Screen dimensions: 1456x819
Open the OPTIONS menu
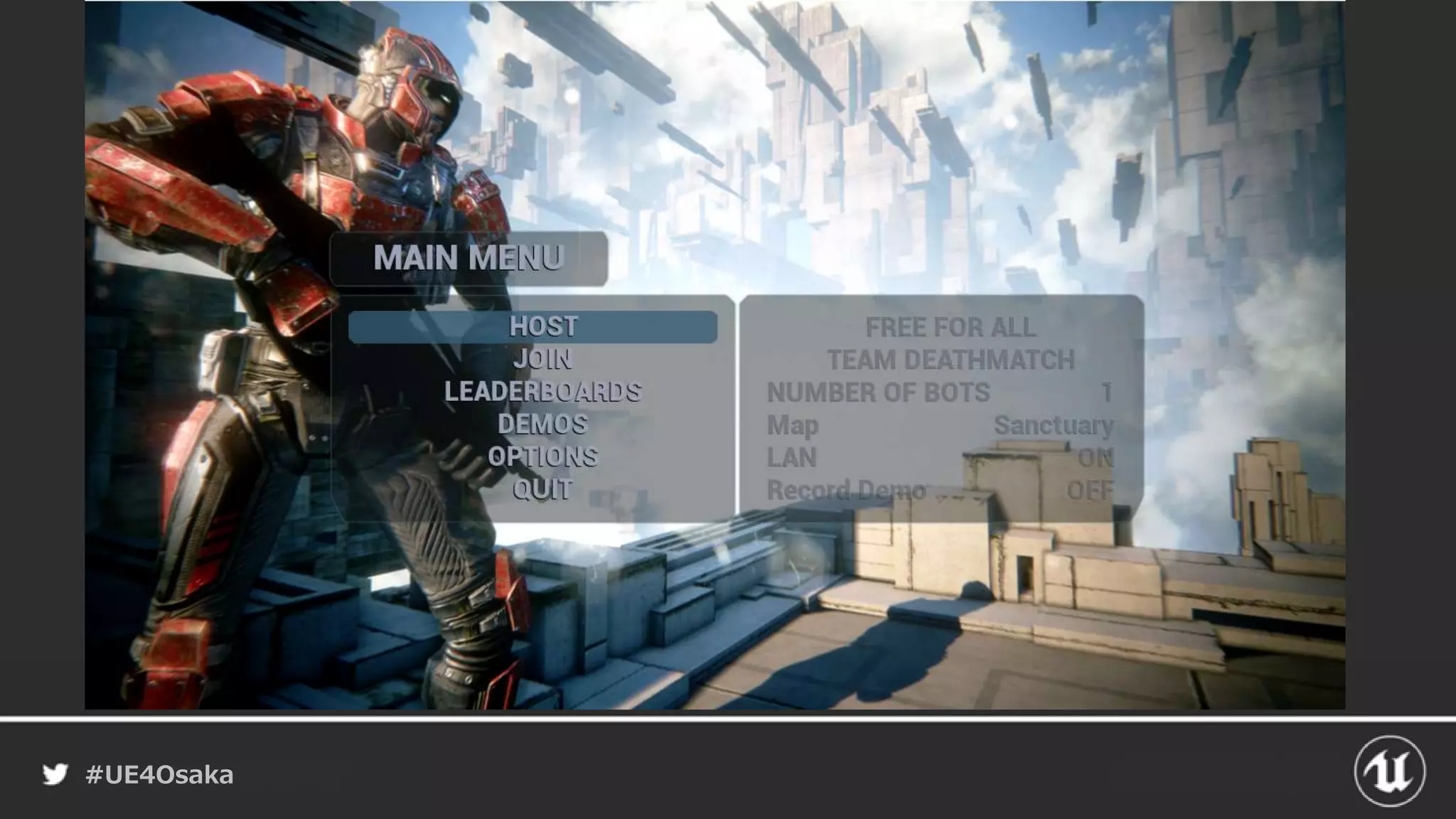pos(542,457)
